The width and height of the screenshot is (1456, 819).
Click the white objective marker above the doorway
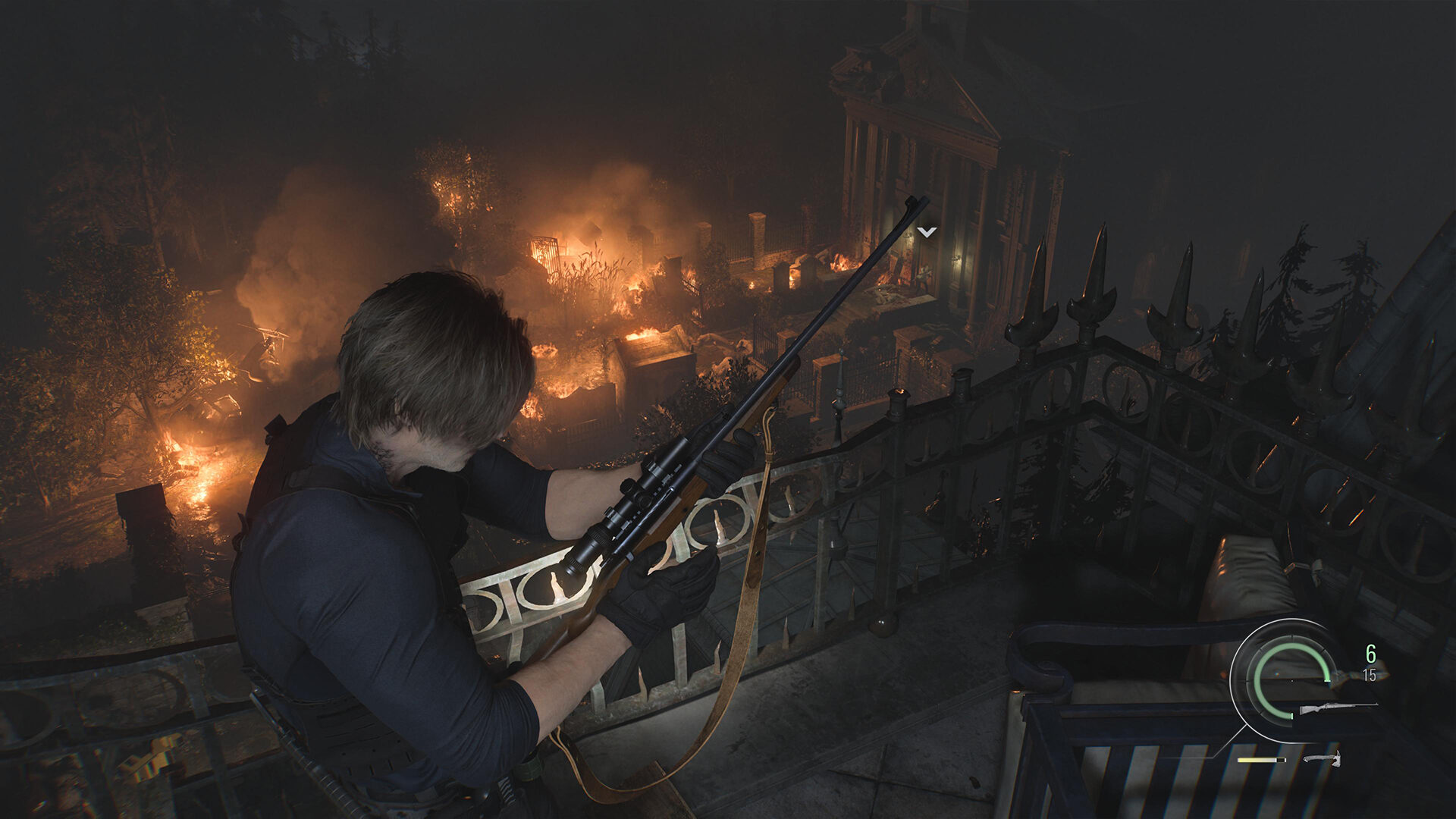[x=927, y=231]
